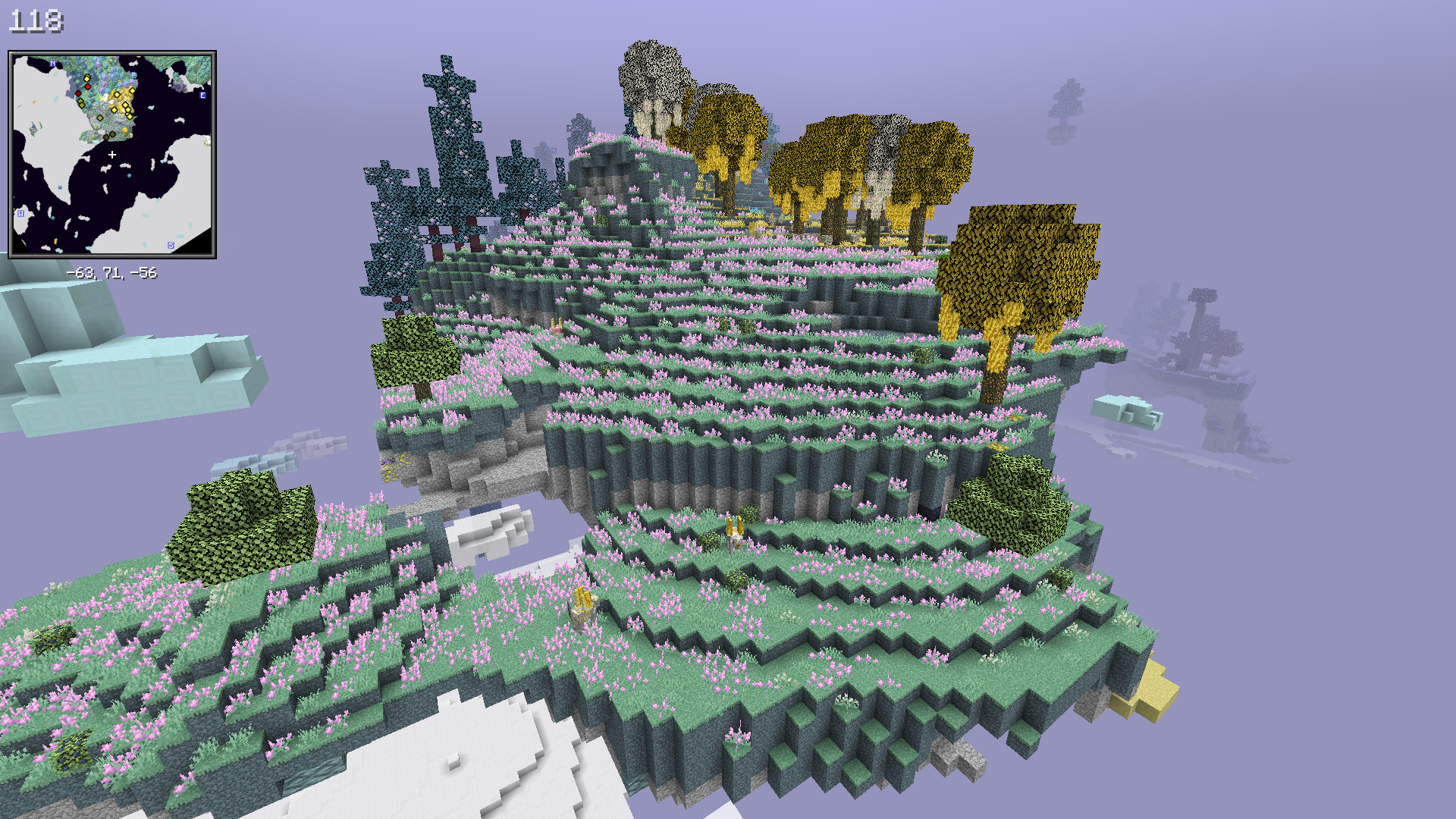Image resolution: width=1456 pixels, height=819 pixels.
Task: Select the white player crosshair on the minimap
Action: (x=112, y=155)
